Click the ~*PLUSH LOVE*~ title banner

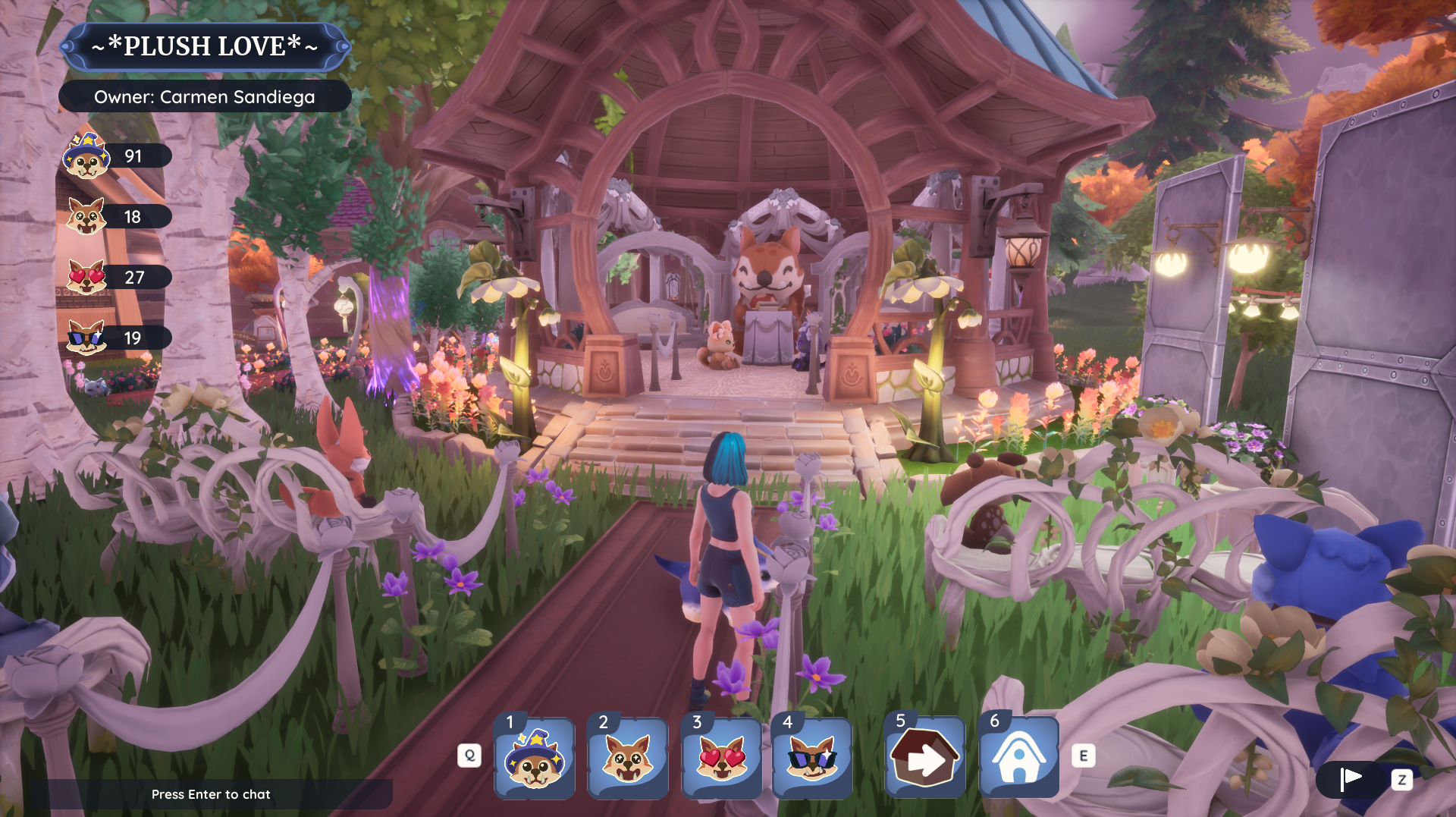click(205, 46)
